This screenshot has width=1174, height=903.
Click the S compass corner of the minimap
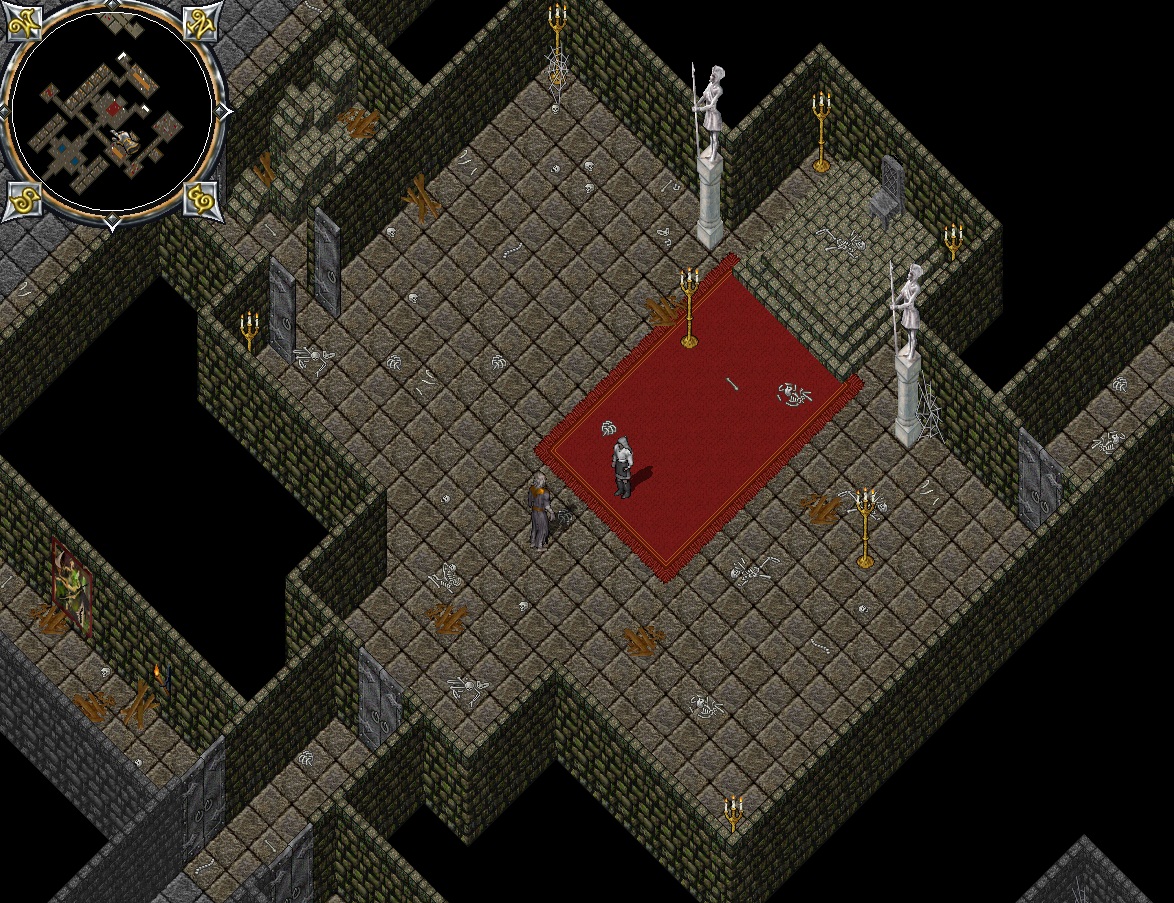(23, 200)
